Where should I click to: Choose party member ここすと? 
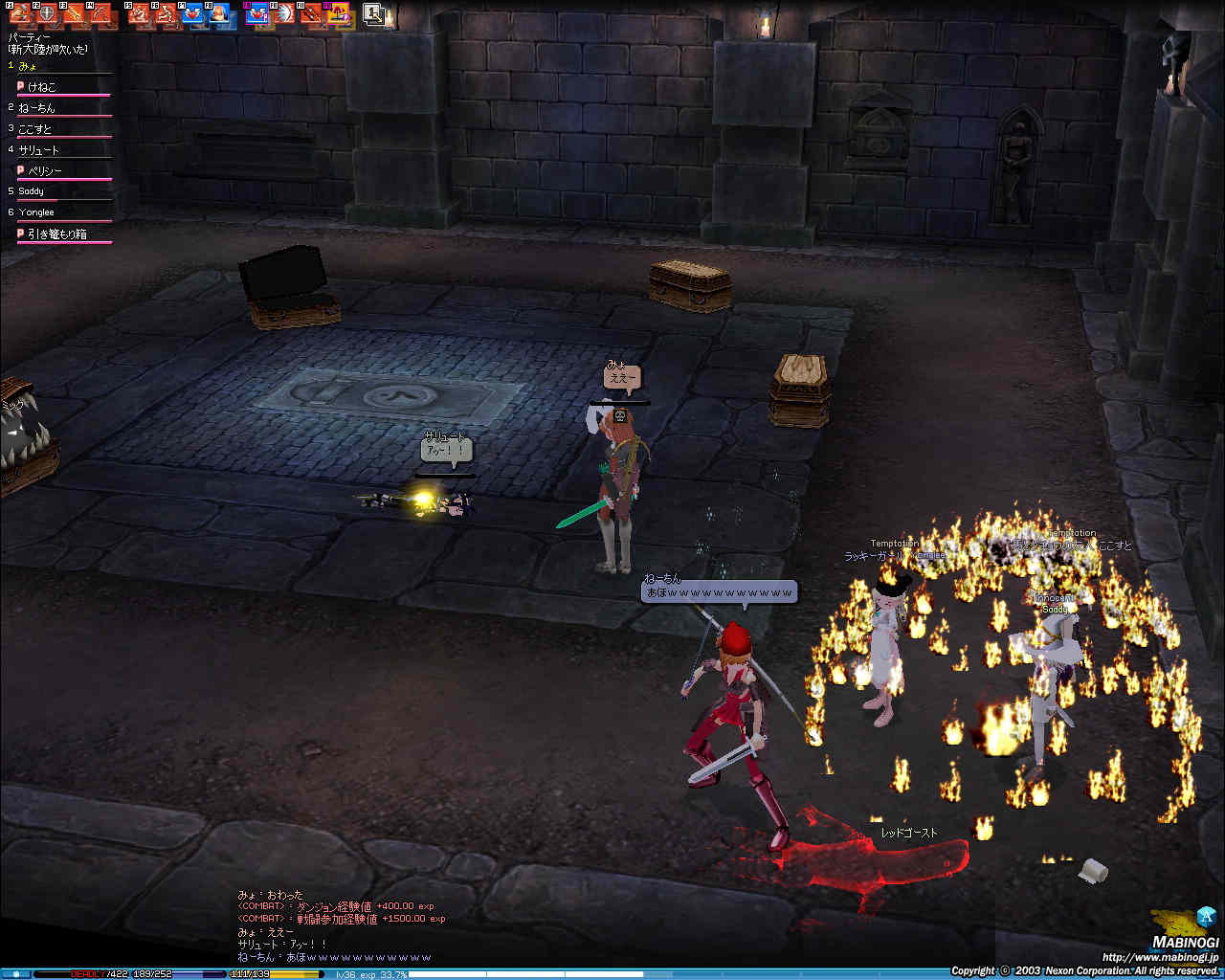pos(34,129)
